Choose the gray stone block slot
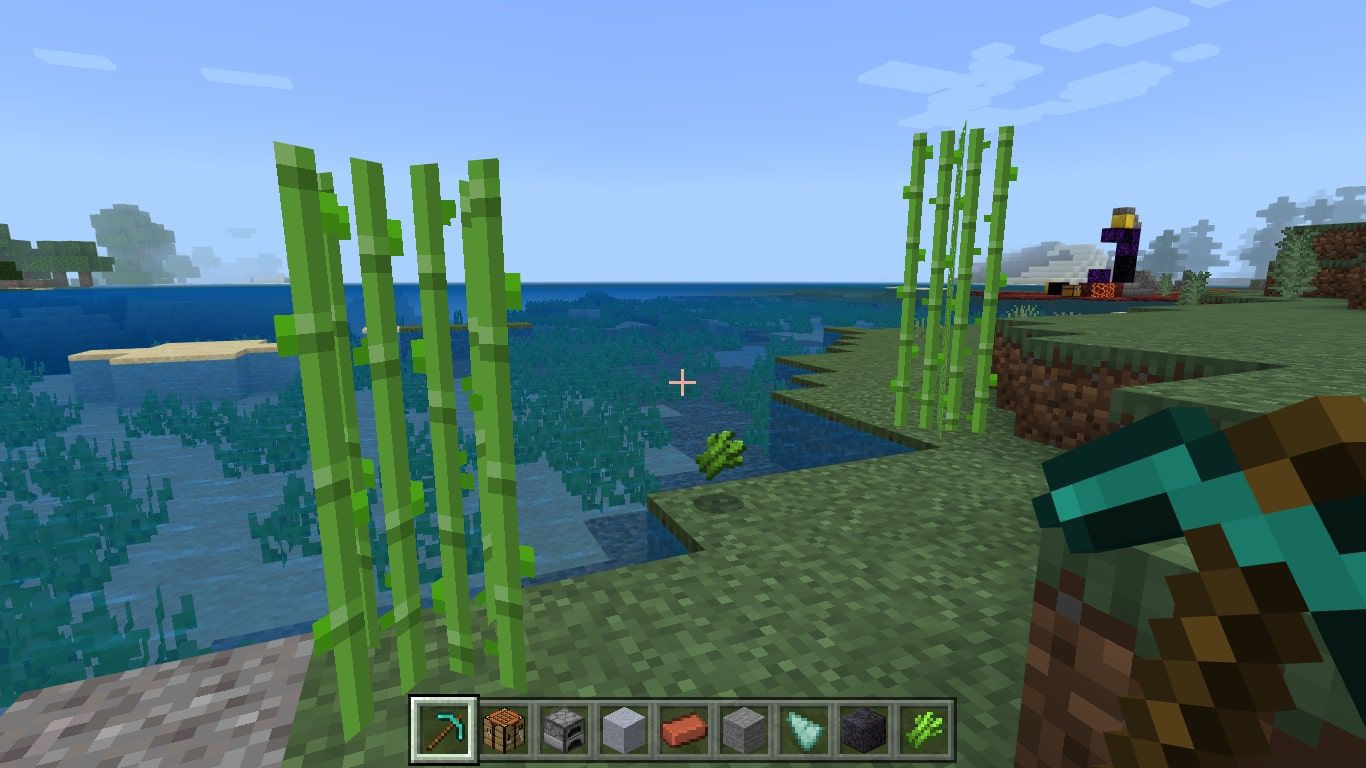Viewport: 1366px width, 768px height. pos(743,729)
